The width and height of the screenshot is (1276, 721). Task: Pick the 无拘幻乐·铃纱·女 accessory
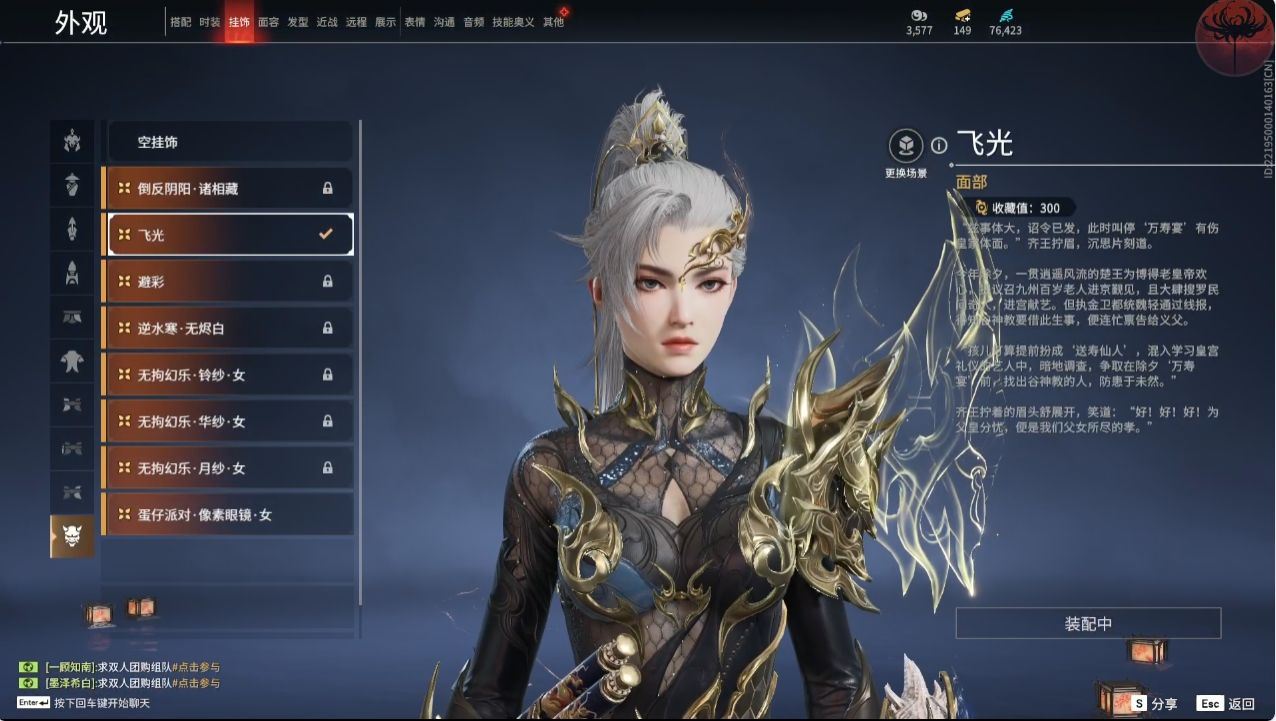point(228,375)
